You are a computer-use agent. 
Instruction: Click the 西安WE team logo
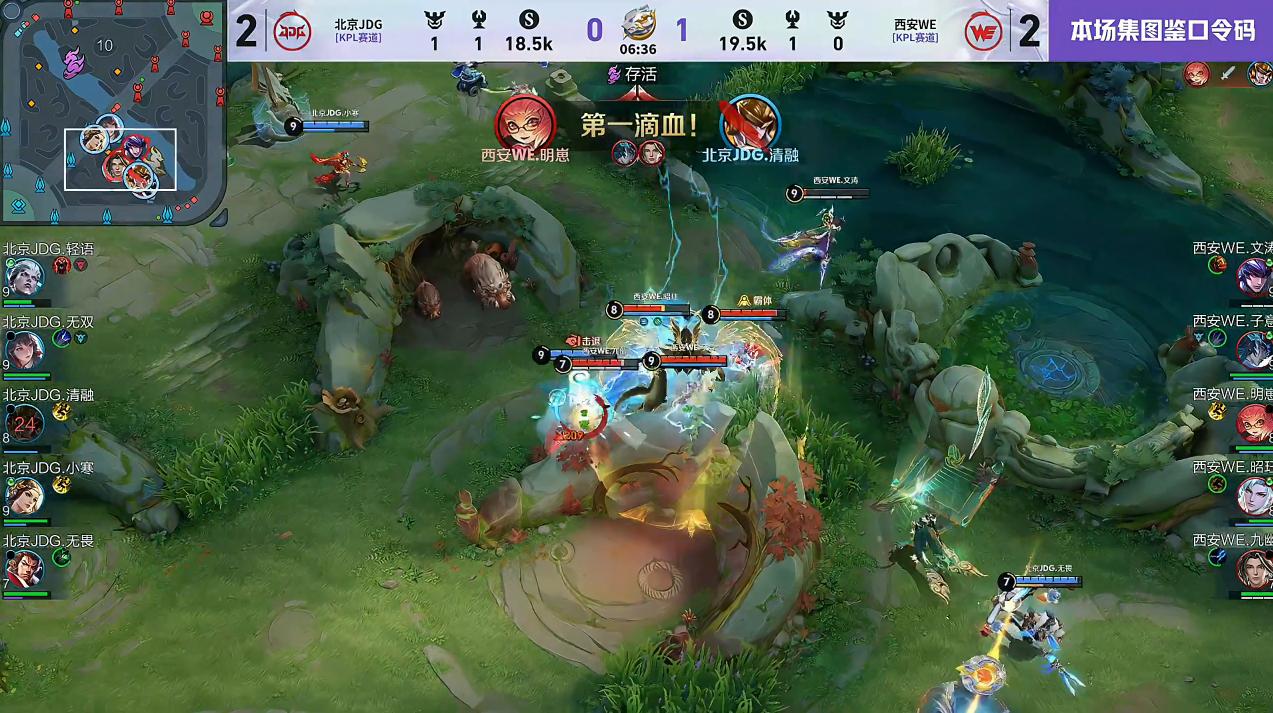[x=983, y=31]
